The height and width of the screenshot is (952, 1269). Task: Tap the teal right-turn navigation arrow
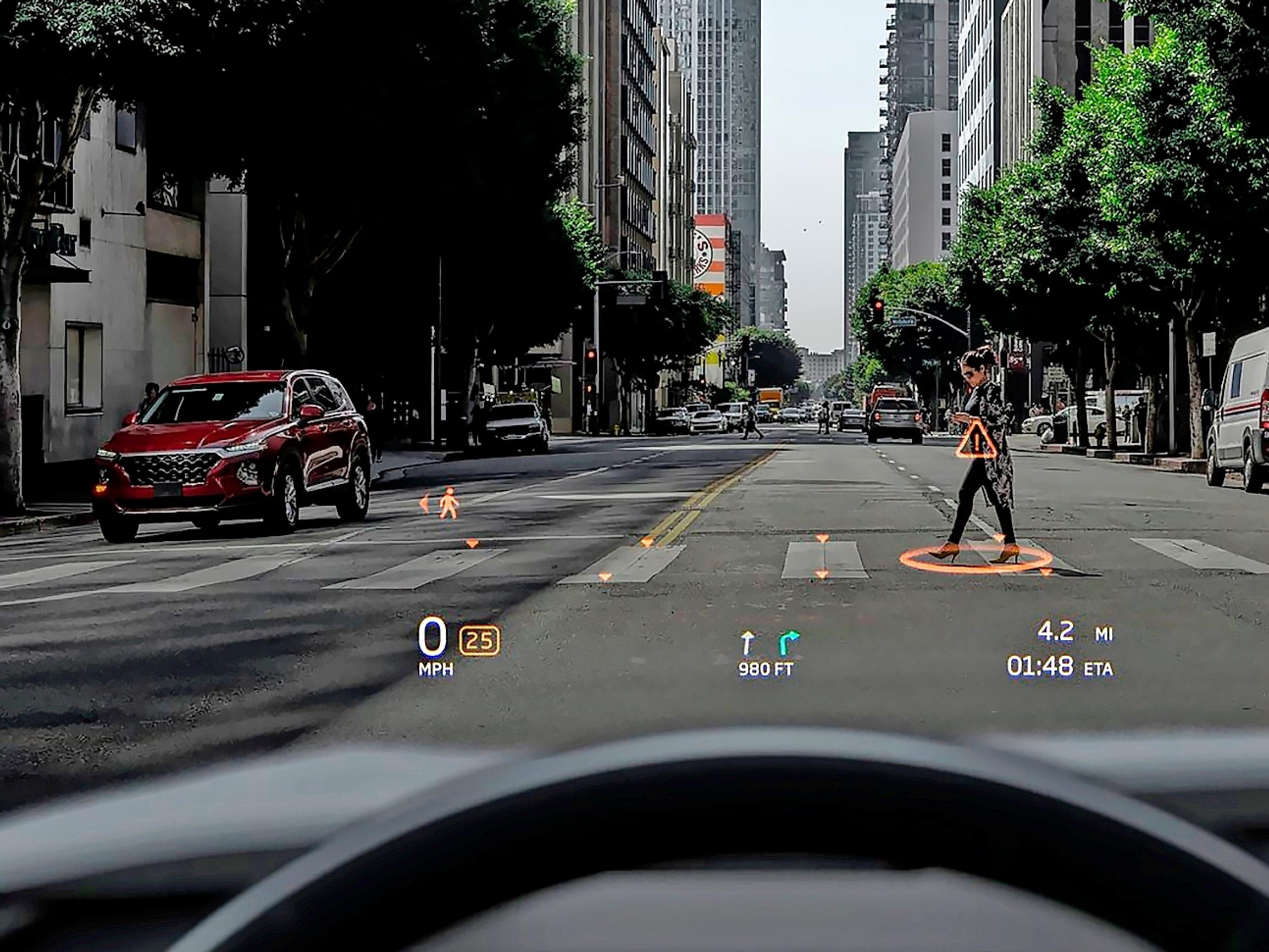(788, 643)
